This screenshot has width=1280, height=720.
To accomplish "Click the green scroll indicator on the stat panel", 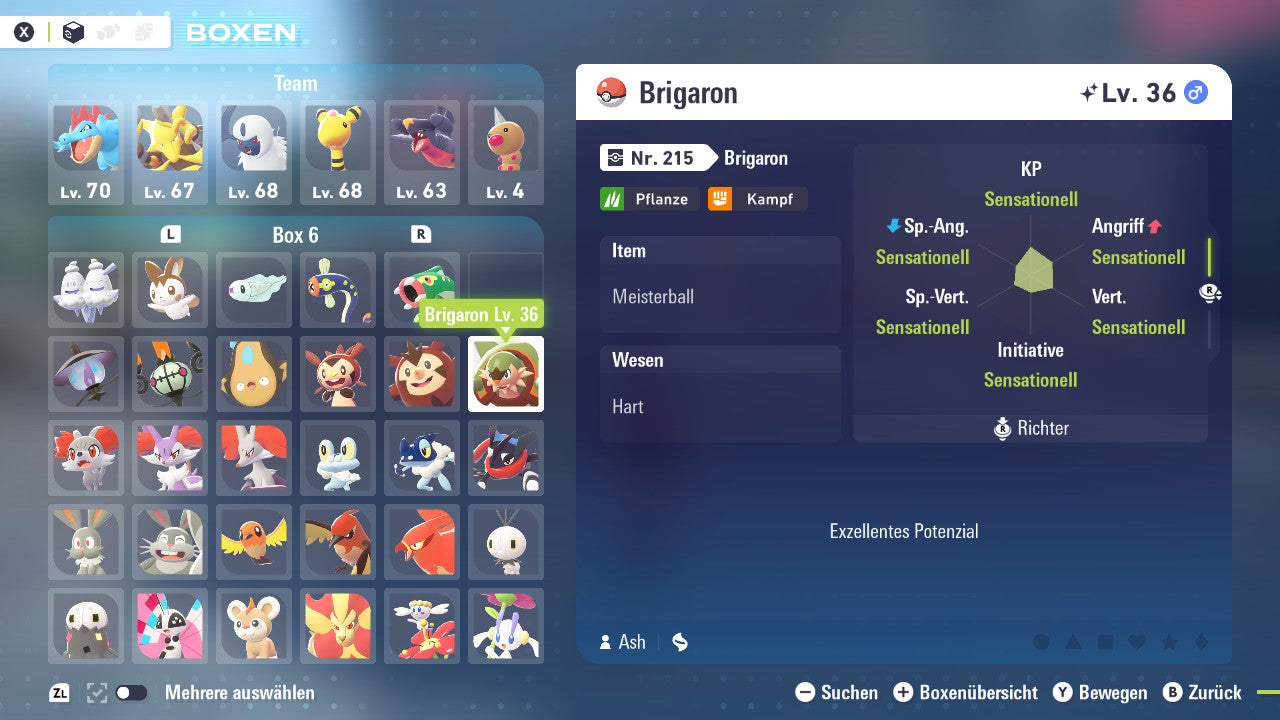I will coord(1209,259).
